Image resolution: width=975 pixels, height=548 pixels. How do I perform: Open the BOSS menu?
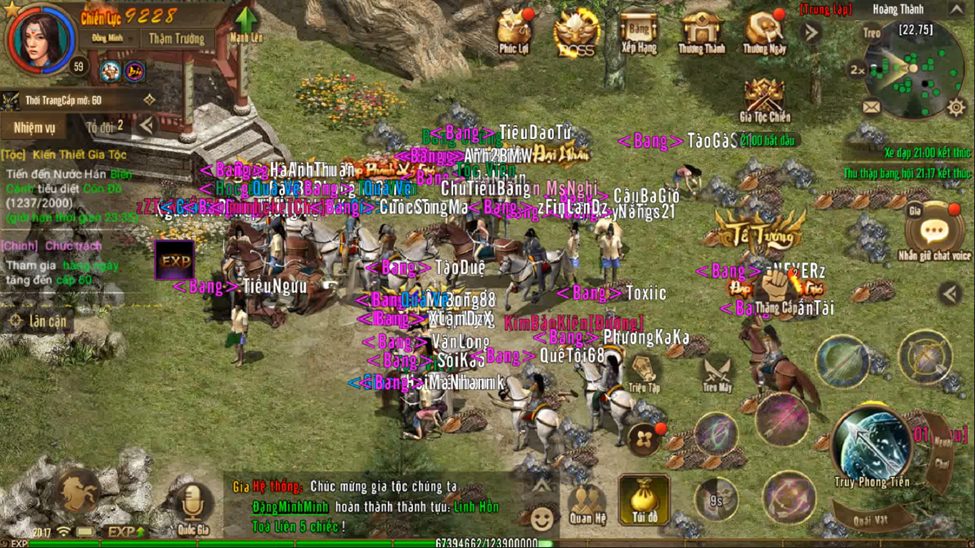(576, 31)
